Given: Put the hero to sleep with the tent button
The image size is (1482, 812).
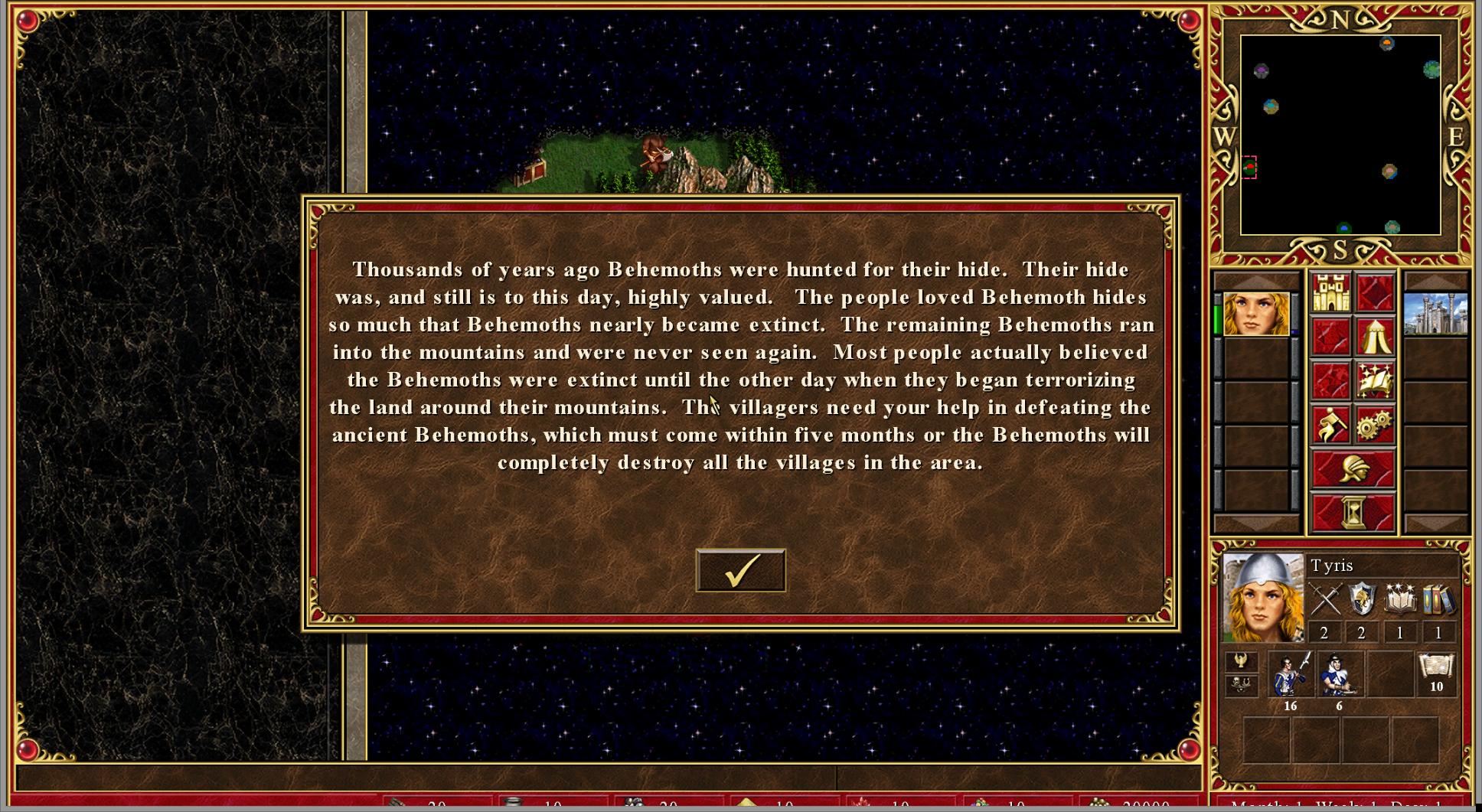Looking at the screenshot, I should (x=1375, y=338).
